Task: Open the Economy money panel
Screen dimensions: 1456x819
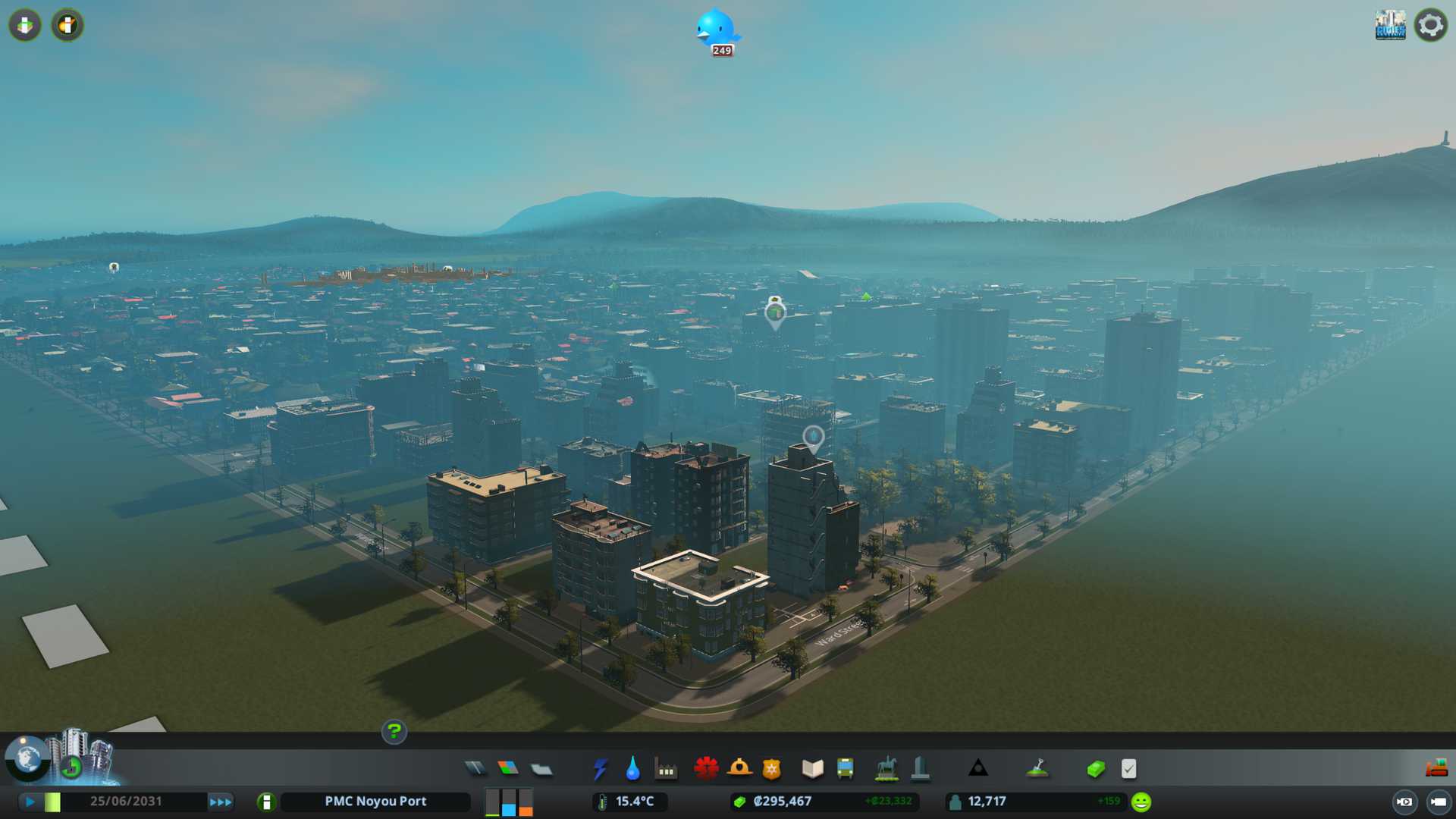Action: pyautogui.click(x=1096, y=769)
